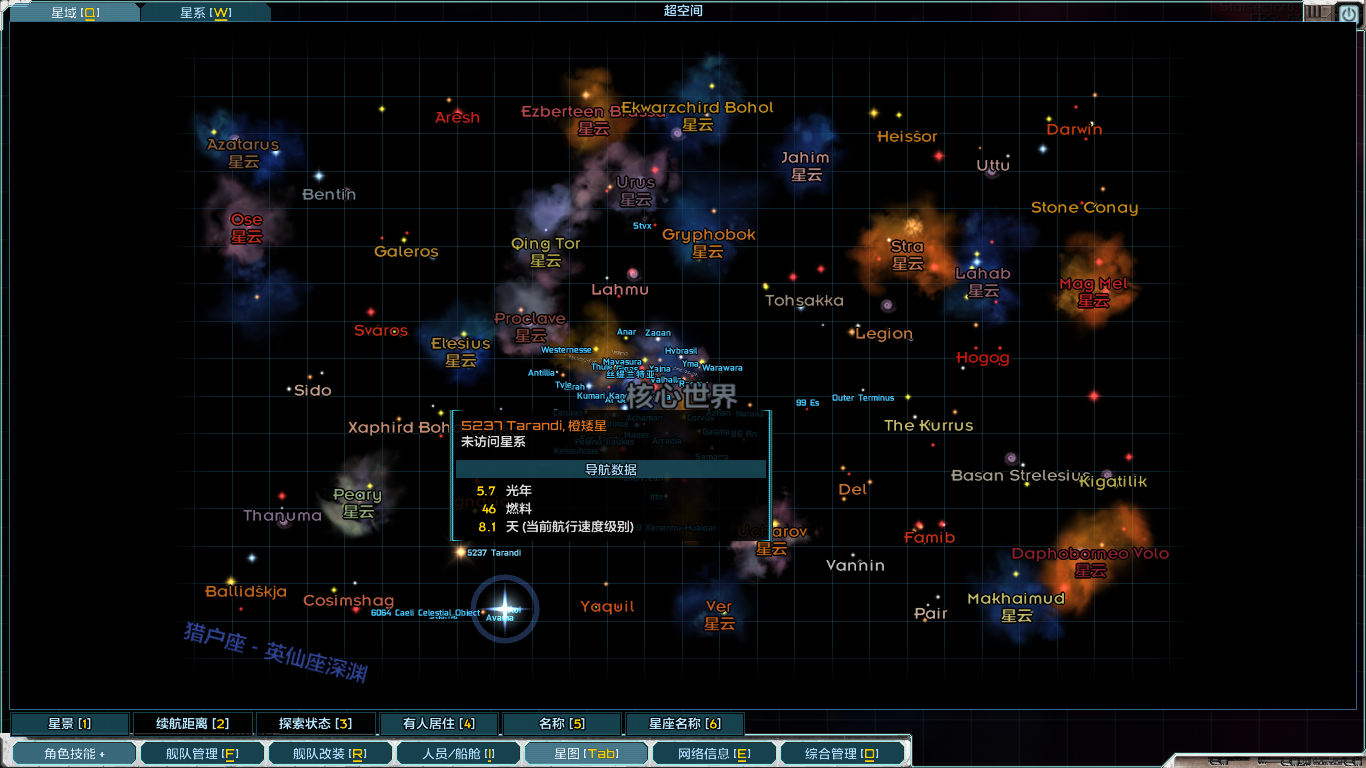The width and height of the screenshot is (1366, 768).
Task: Click the 导航数据 header in the tooltip
Action: [611, 468]
